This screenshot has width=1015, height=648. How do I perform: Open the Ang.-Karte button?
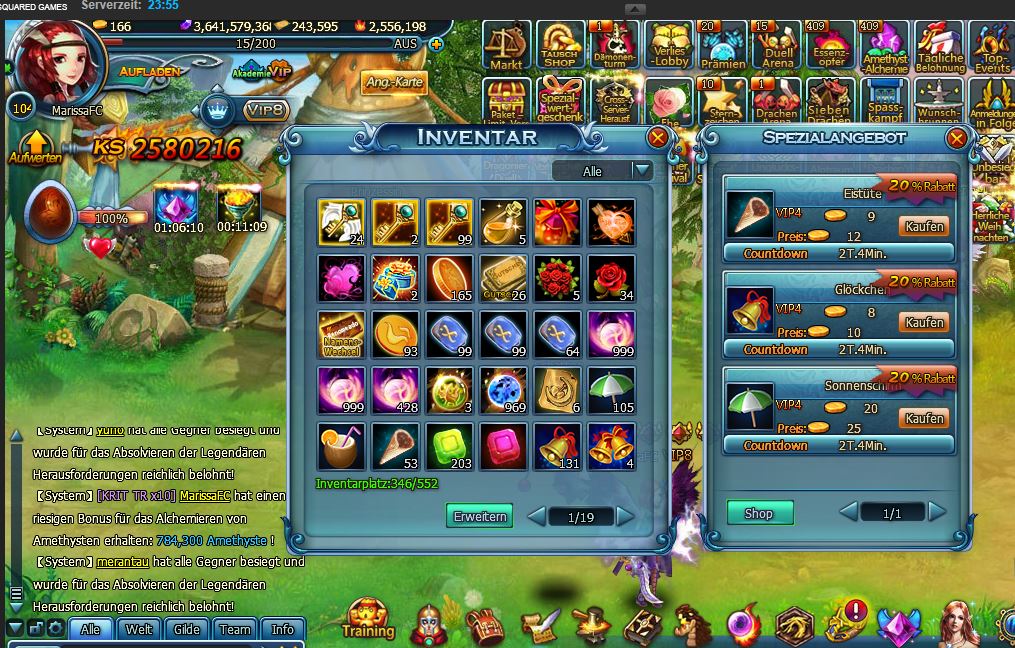[x=394, y=82]
